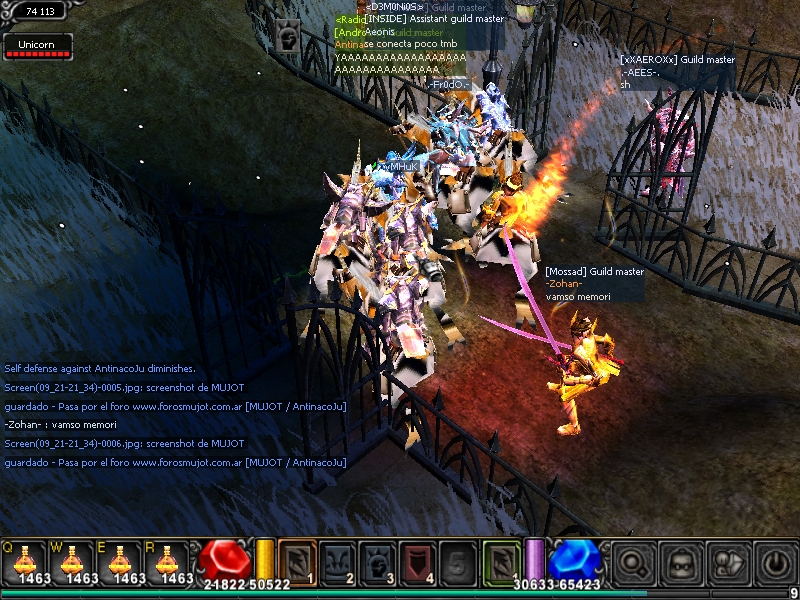Use the potion in the E slot
This screenshot has width=800, height=600.
(x=119, y=561)
